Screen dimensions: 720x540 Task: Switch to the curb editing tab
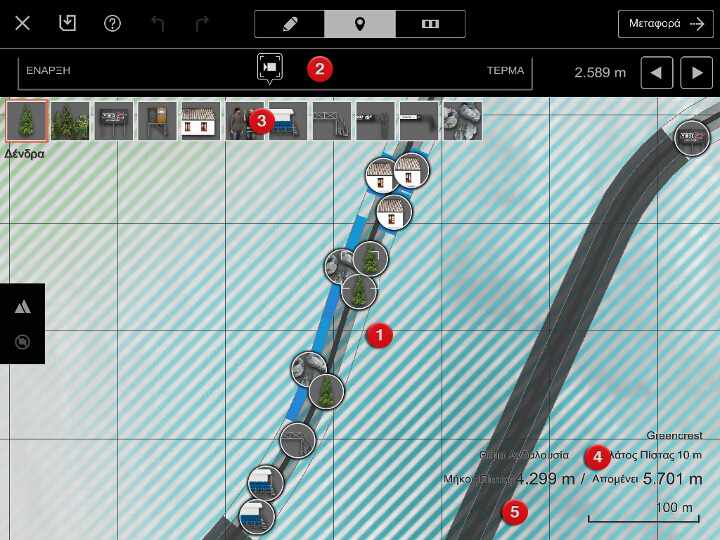pyautogui.click(x=430, y=24)
